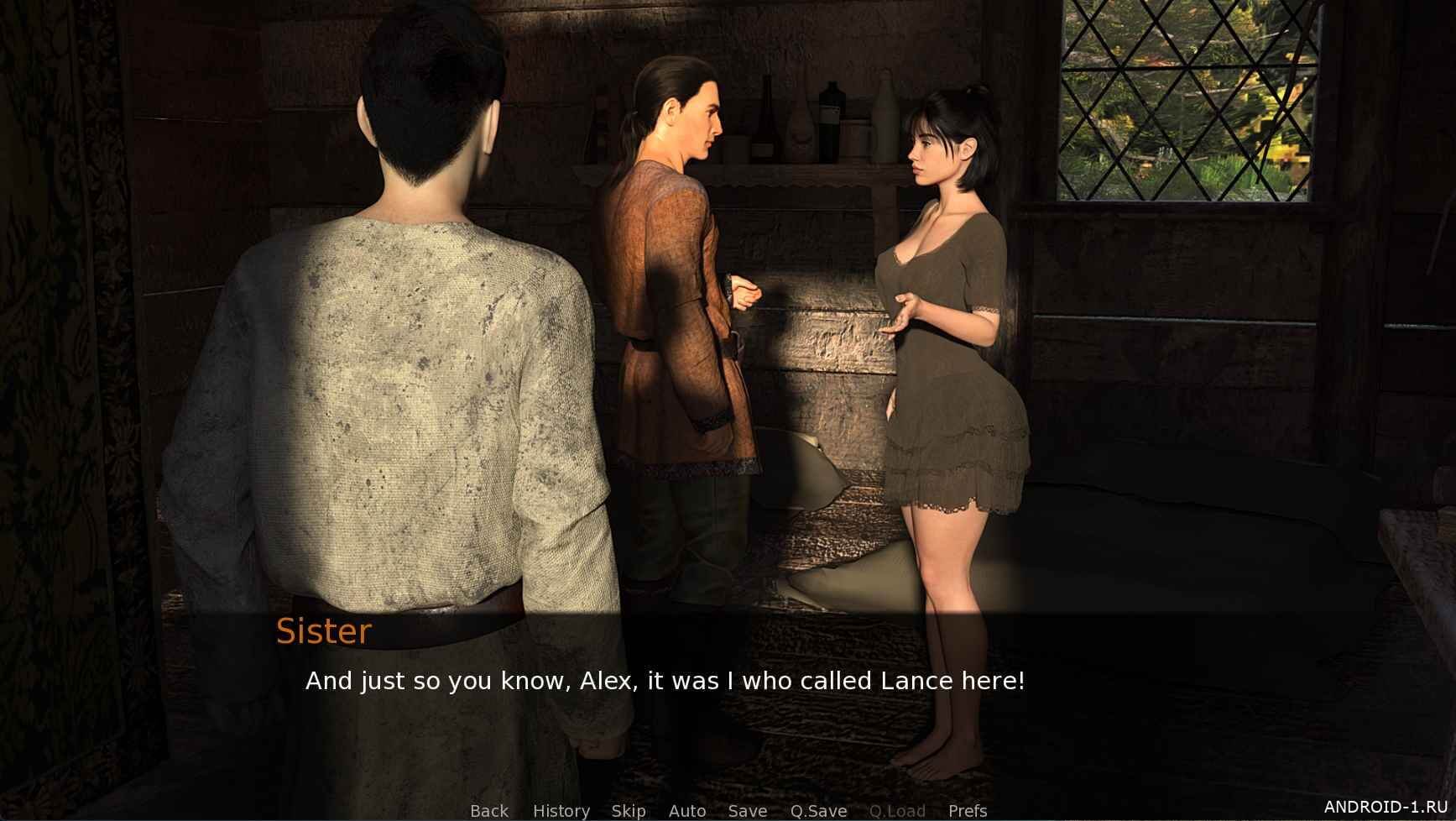Go back one line with Back
The width and height of the screenshot is (1456, 821).
[489, 810]
